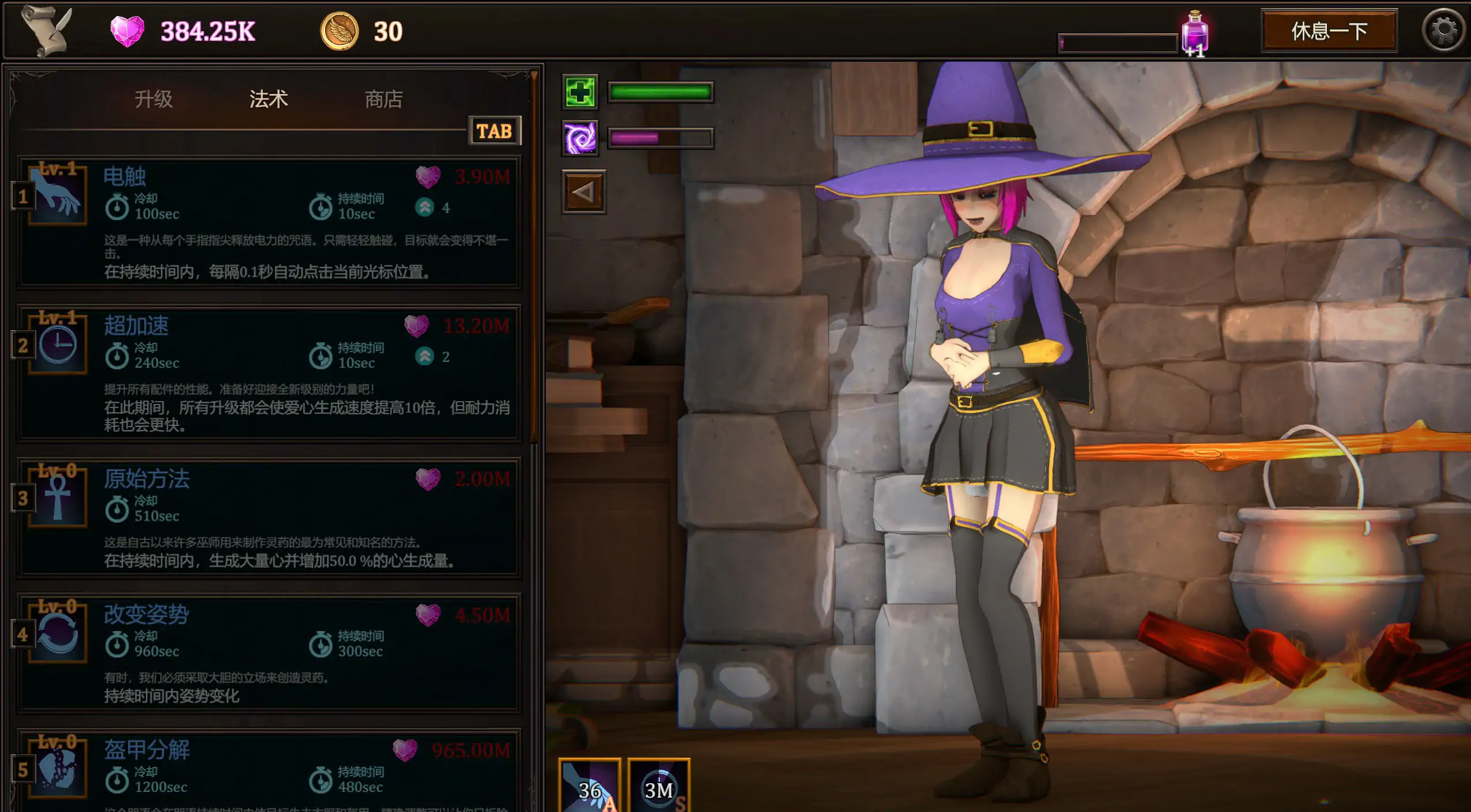
Task: Open the 升级 tab
Action: pyautogui.click(x=153, y=99)
